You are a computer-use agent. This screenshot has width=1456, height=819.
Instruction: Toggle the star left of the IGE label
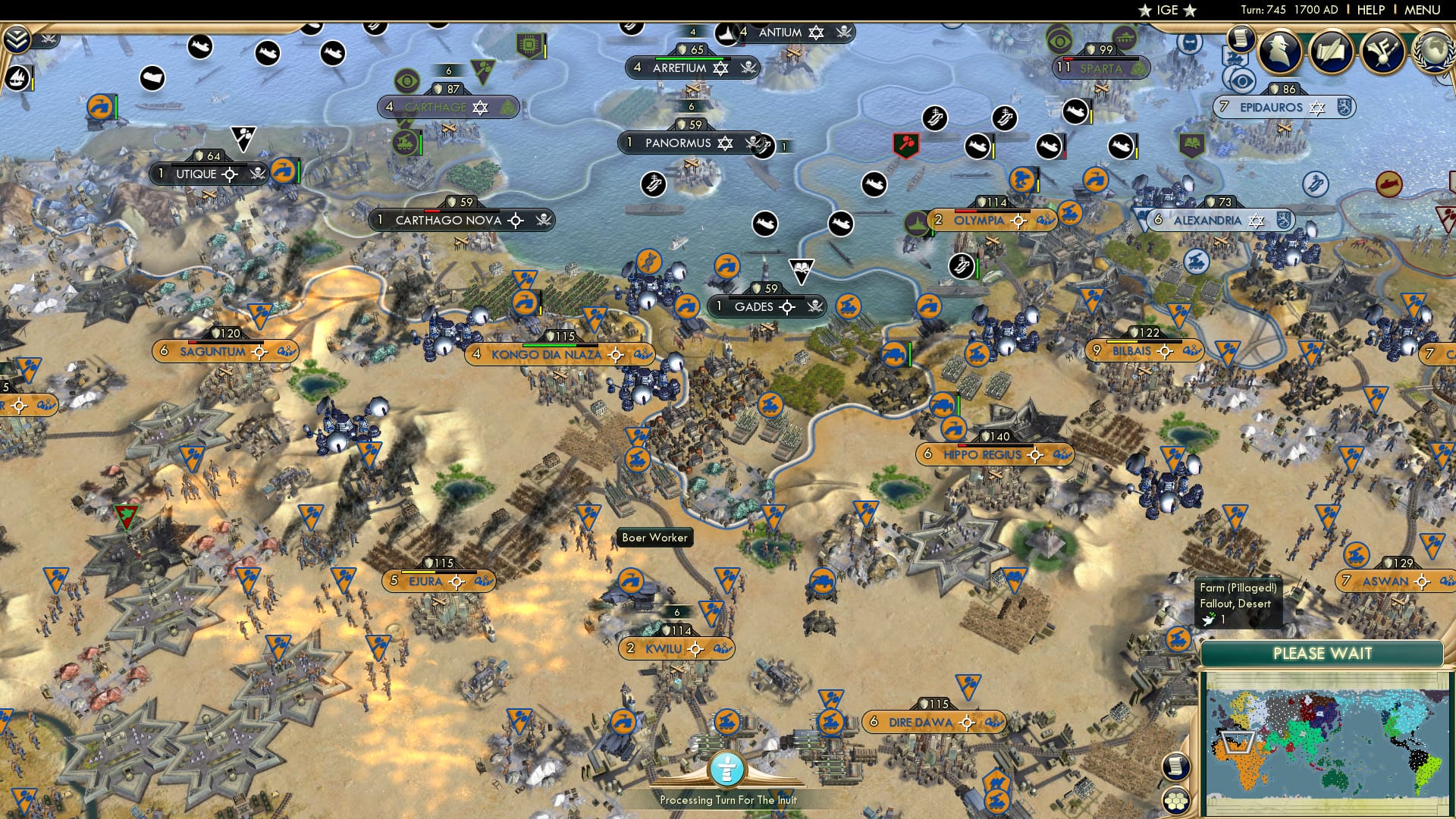pyautogui.click(x=1144, y=11)
